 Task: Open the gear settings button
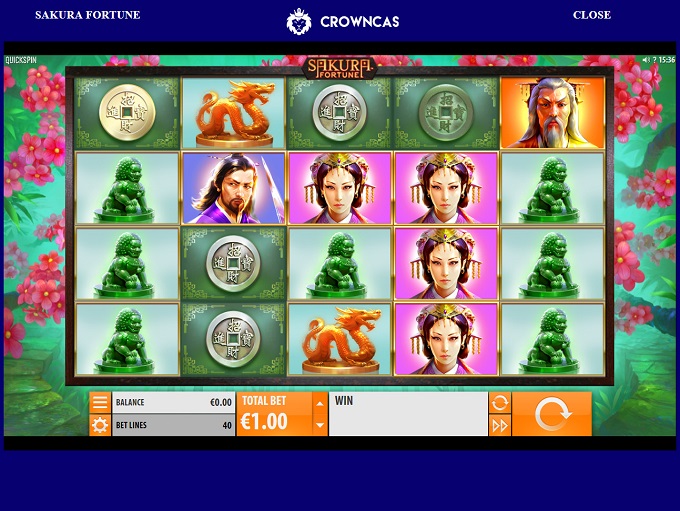[100, 425]
